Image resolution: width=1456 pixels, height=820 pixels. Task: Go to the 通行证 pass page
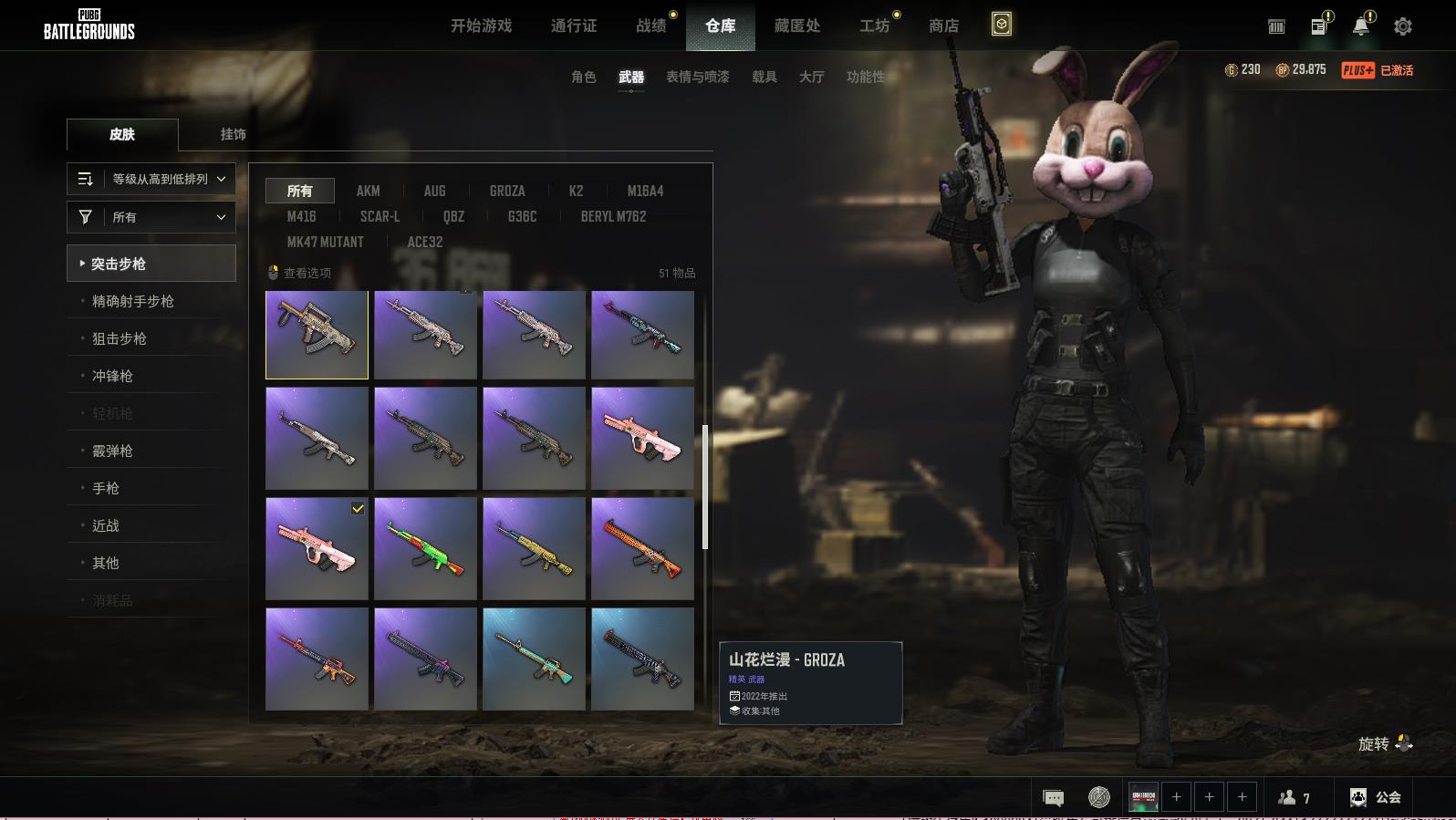[574, 26]
